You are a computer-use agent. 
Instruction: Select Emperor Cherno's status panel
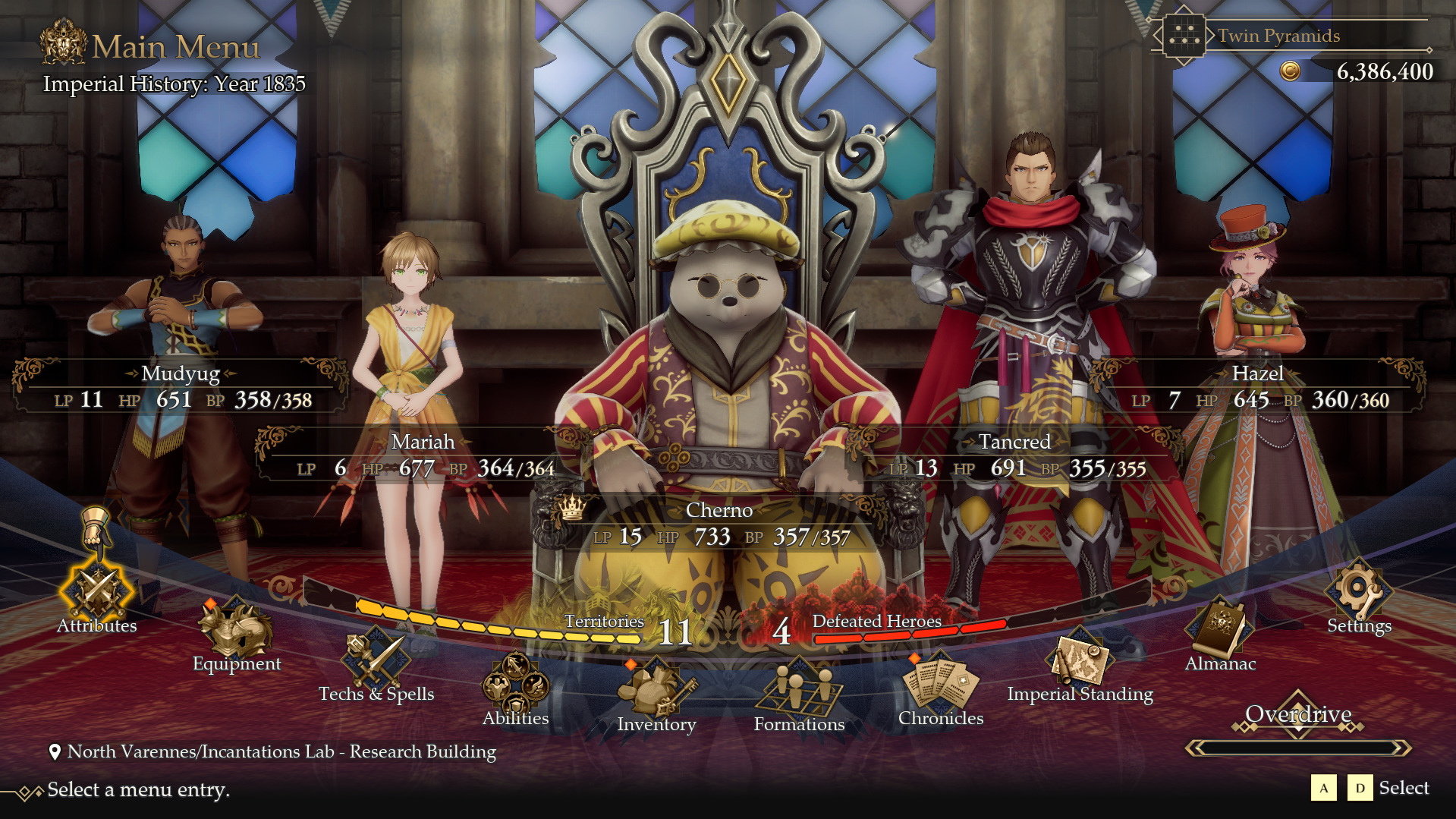pyautogui.click(x=719, y=524)
